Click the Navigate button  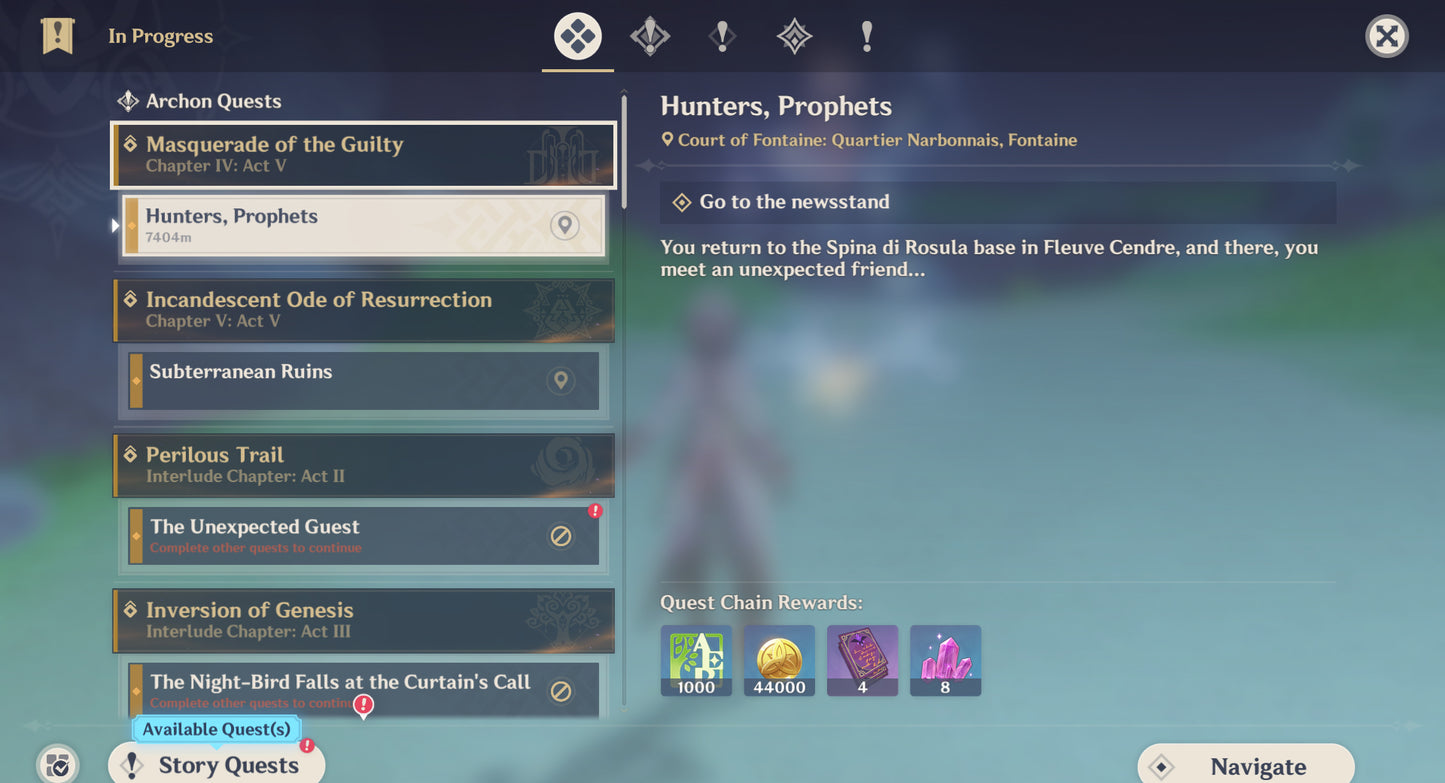[1246, 766]
